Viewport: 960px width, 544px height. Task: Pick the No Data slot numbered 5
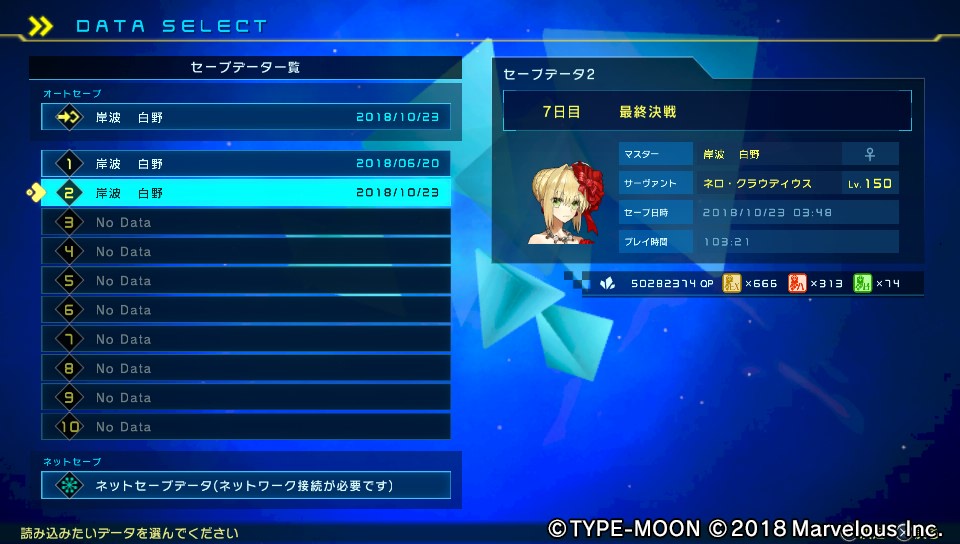[246, 281]
